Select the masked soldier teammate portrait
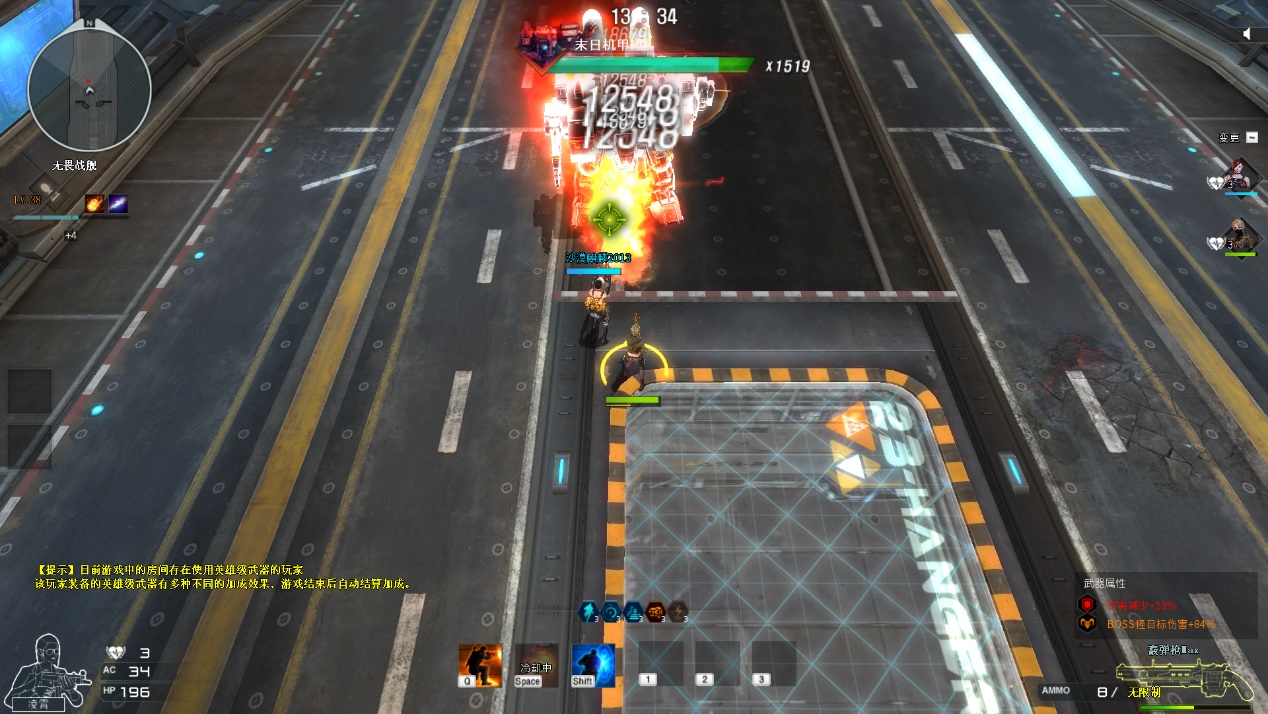Image resolution: width=1268 pixels, height=714 pixels. click(x=1240, y=236)
